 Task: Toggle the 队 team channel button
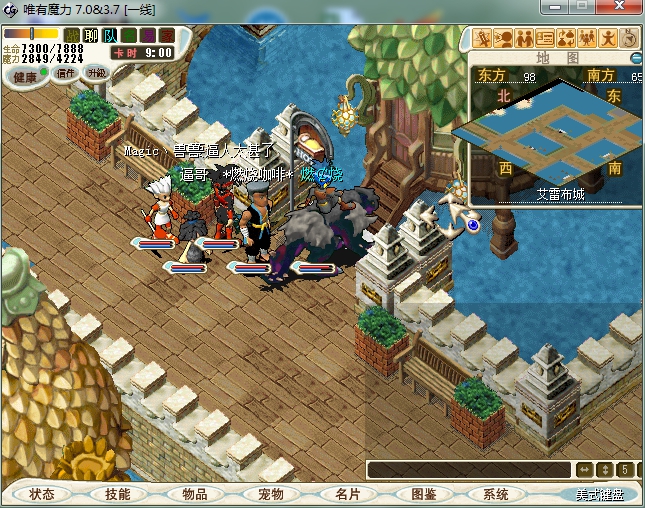point(110,36)
